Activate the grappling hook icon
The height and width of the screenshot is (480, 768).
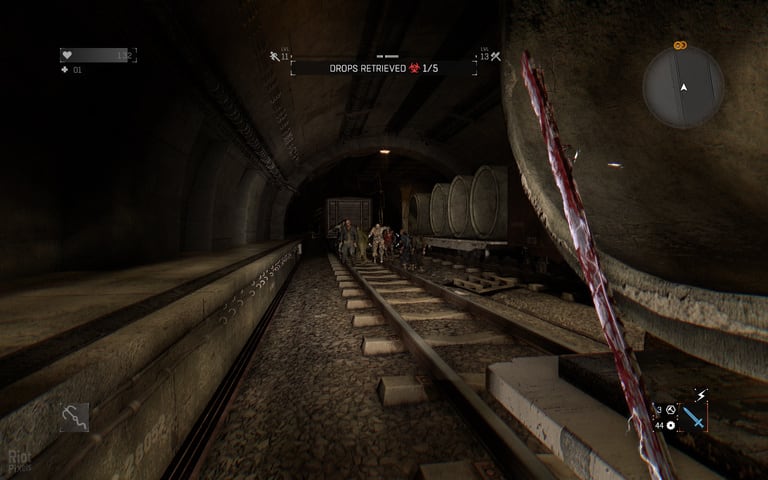coord(74,416)
